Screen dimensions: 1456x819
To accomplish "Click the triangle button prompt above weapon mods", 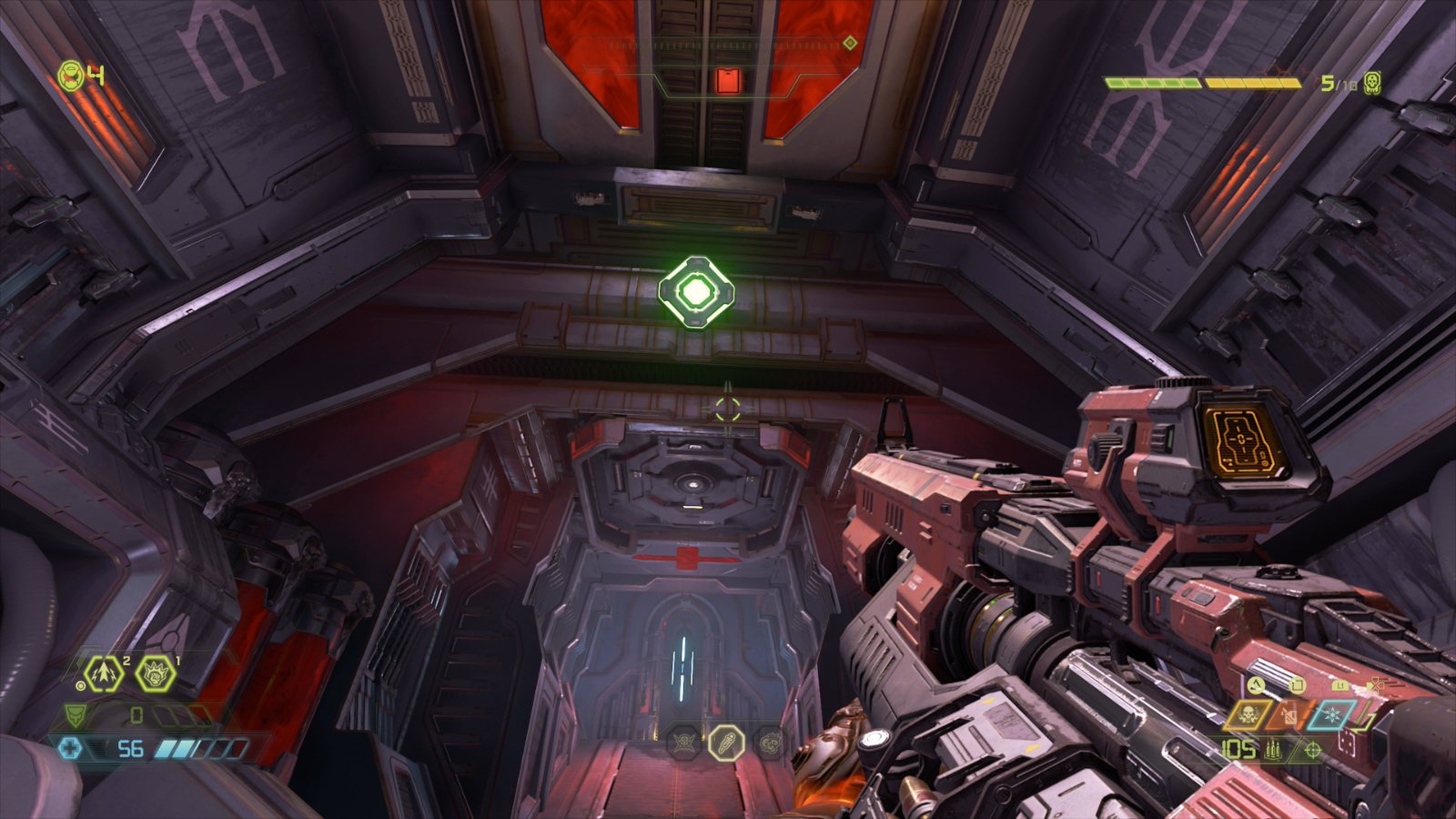I will [x=1256, y=686].
